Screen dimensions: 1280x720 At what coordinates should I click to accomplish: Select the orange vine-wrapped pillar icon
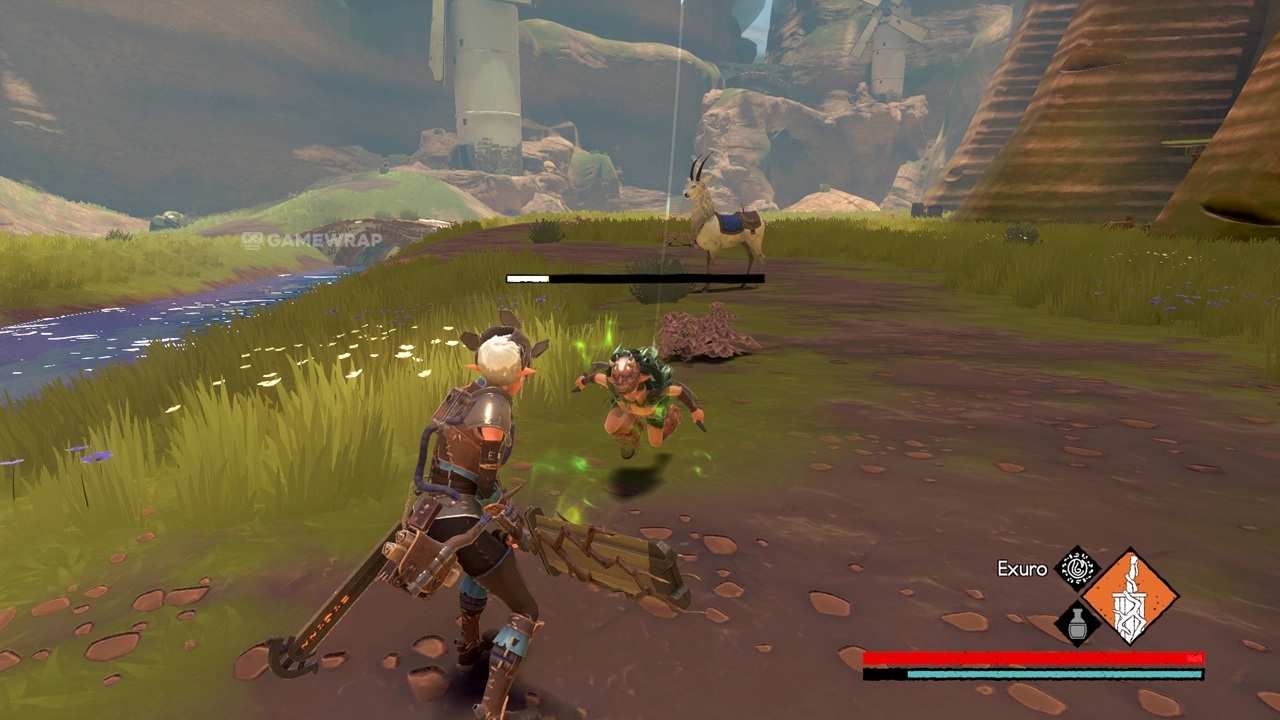(1131, 597)
